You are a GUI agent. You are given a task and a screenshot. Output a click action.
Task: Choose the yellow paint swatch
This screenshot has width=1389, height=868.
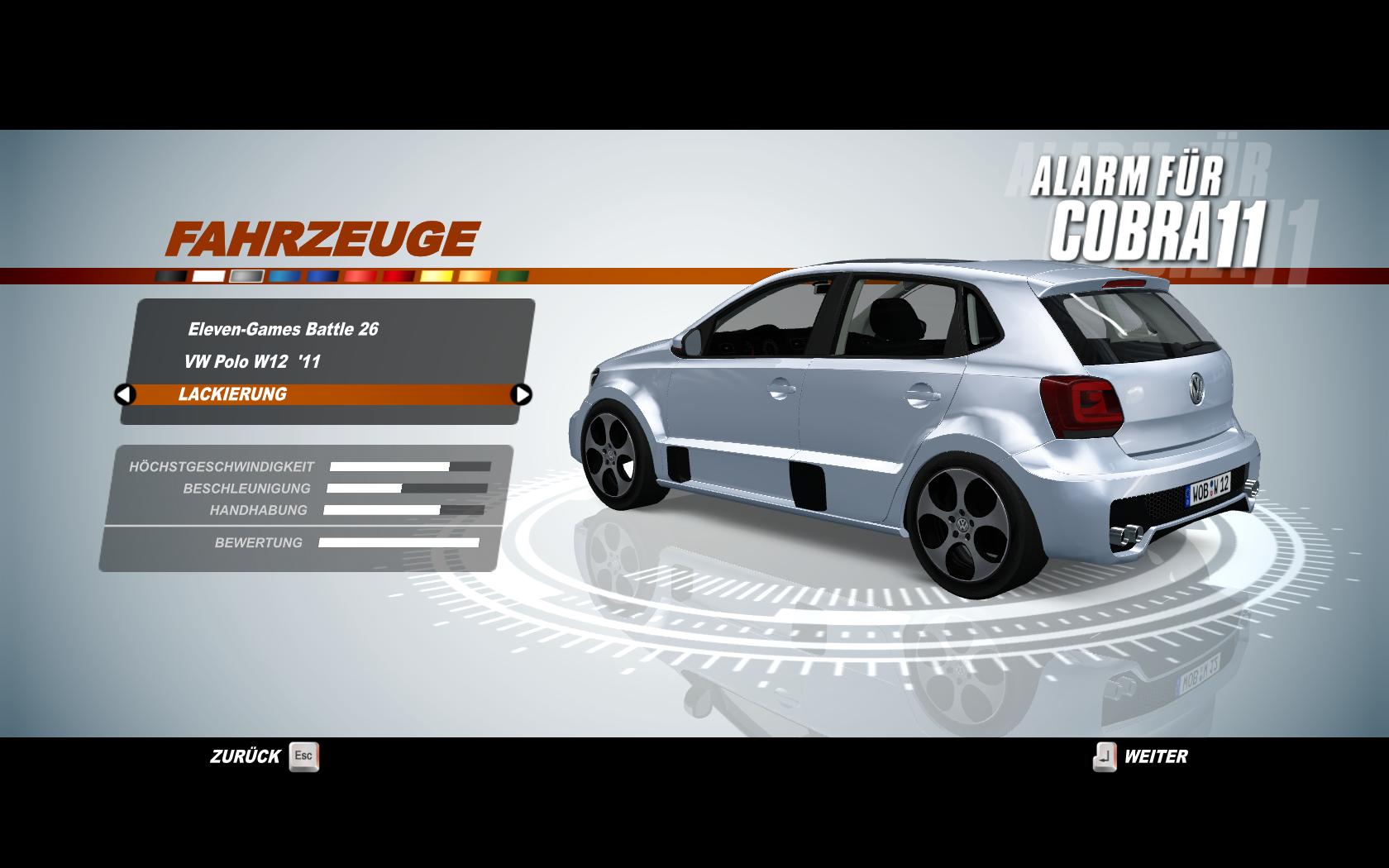(x=437, y=276)
